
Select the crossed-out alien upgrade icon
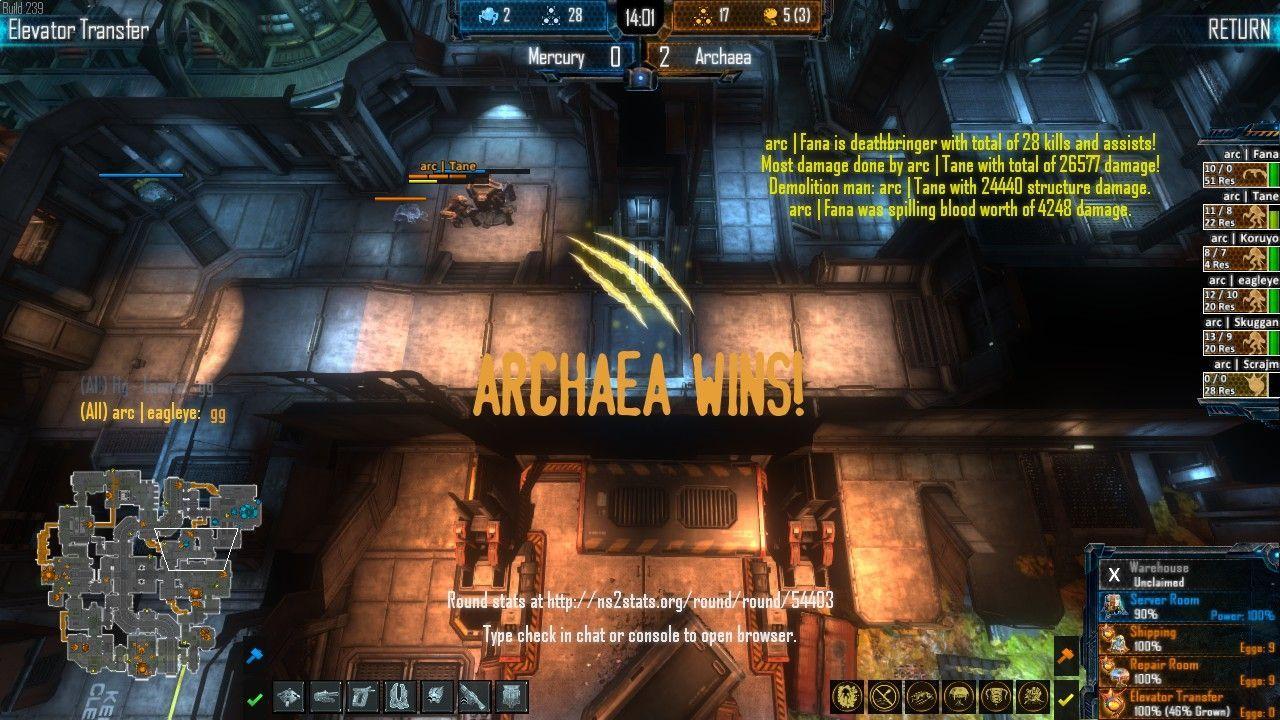point(882,696)
